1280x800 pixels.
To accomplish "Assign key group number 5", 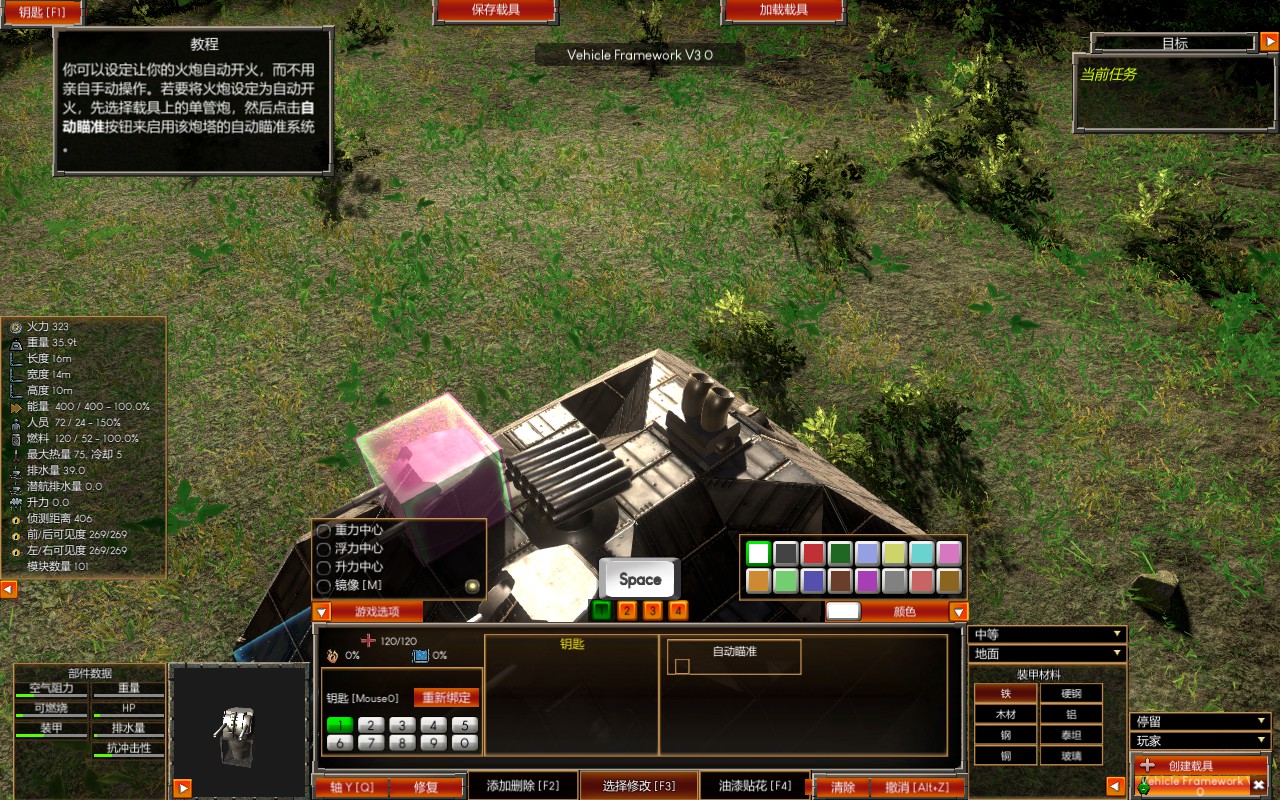I will 463,725.
